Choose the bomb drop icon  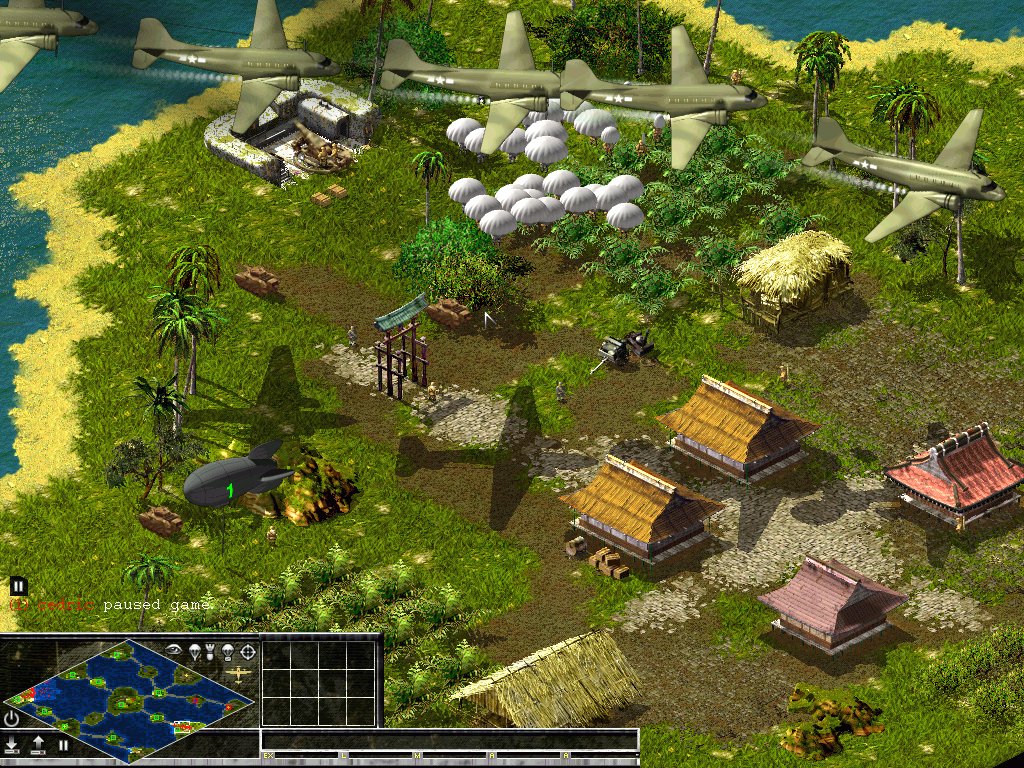[210, 652]
